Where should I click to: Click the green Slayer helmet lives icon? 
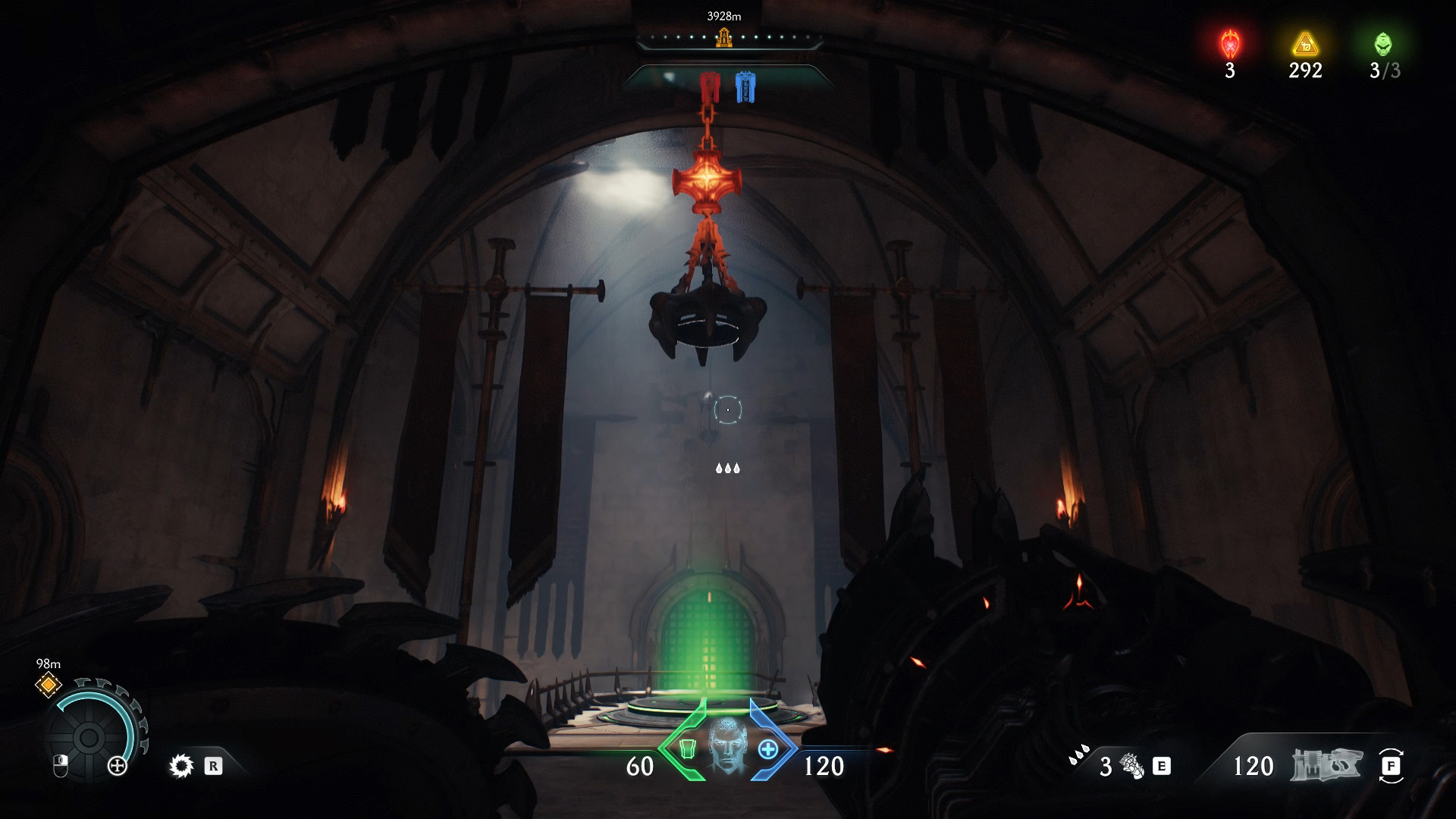1383,44
